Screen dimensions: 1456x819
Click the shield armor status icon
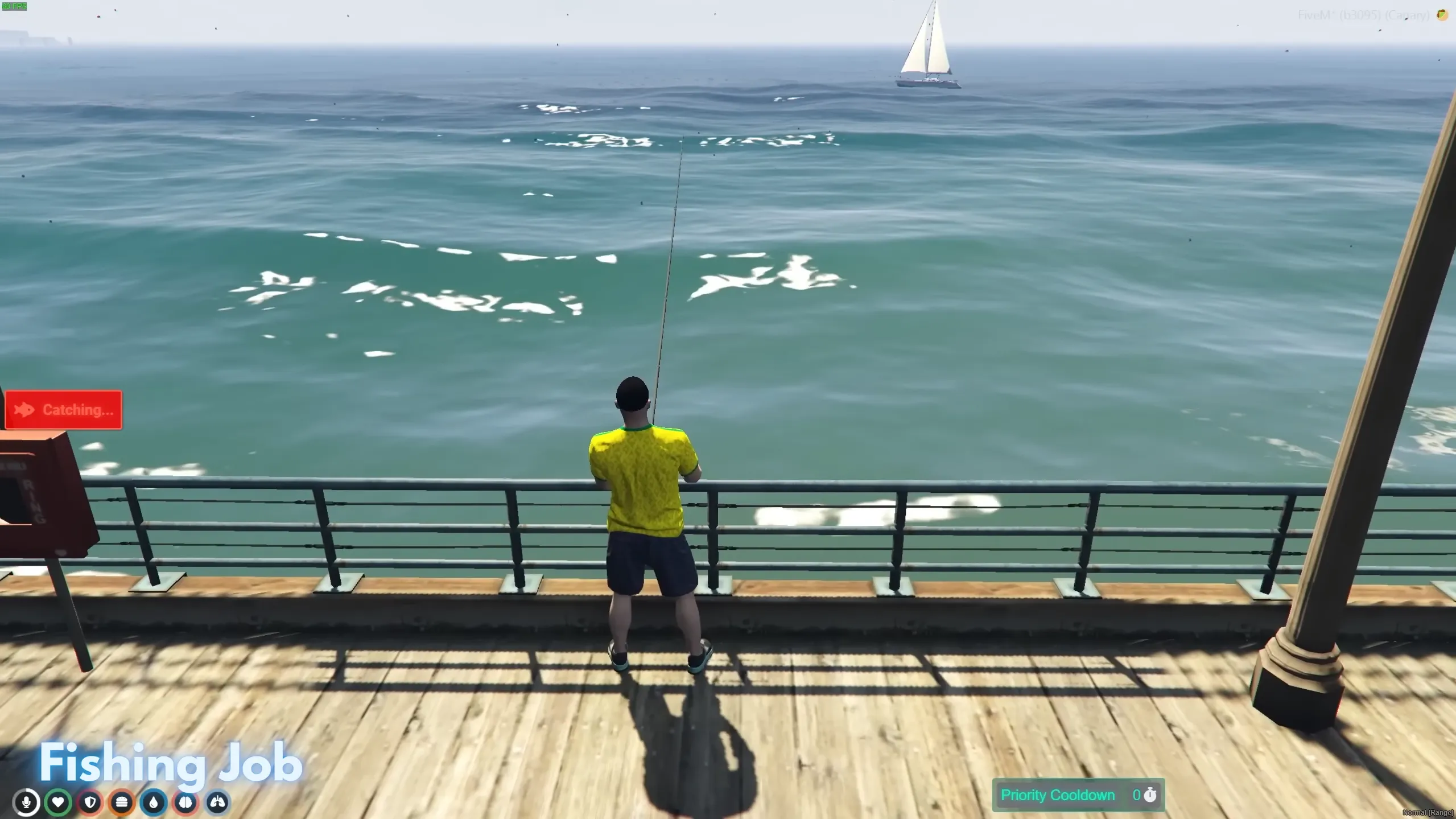coord(91,802)
